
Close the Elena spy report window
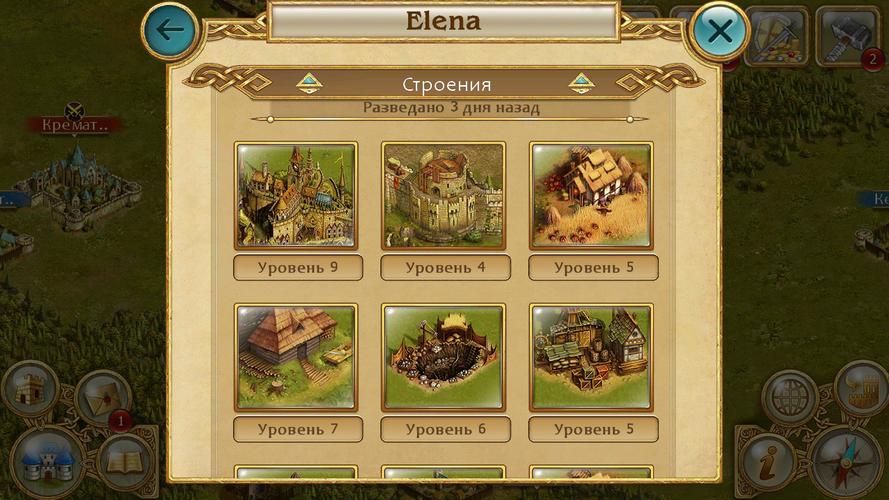(x=719, y=31)
